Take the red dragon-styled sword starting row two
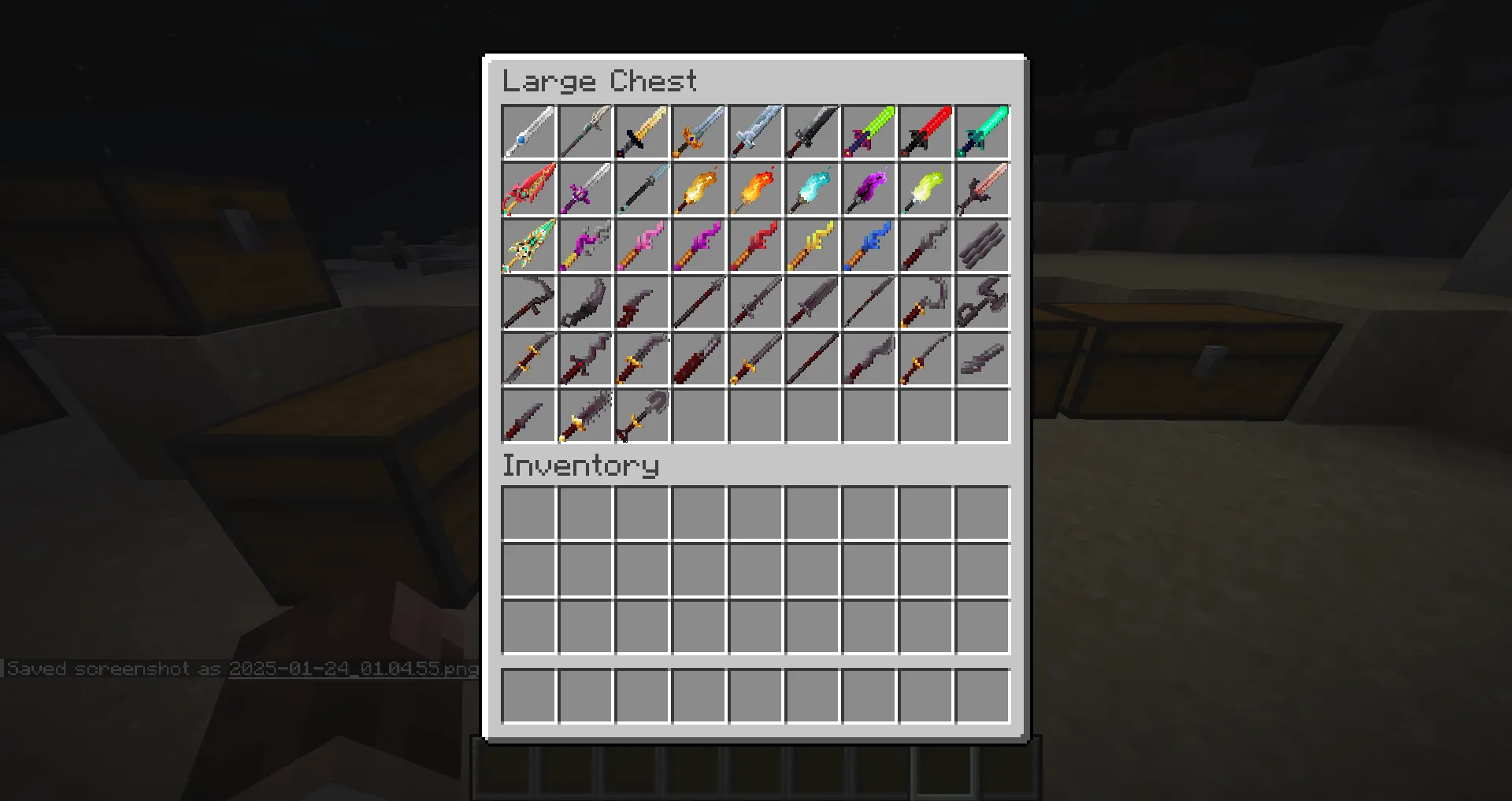 coord(528,188)
